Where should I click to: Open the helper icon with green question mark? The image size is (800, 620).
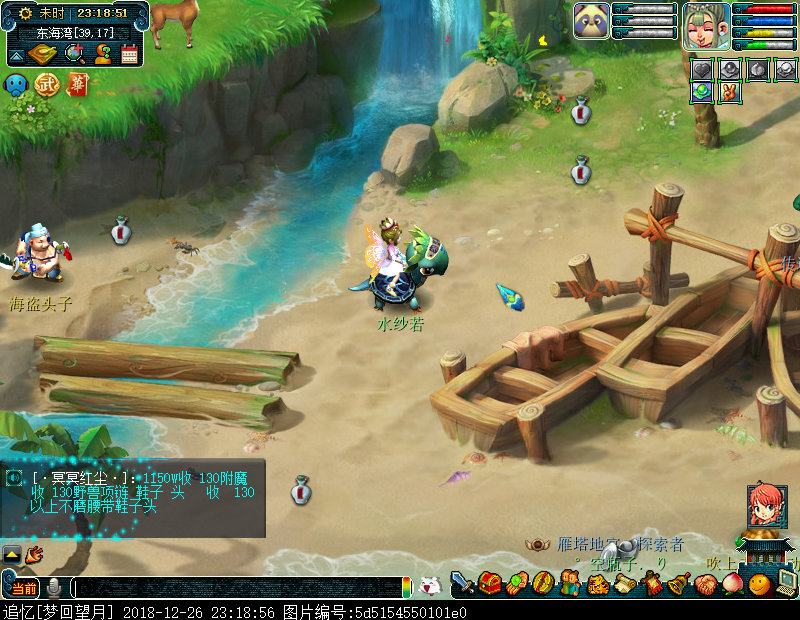101,54
